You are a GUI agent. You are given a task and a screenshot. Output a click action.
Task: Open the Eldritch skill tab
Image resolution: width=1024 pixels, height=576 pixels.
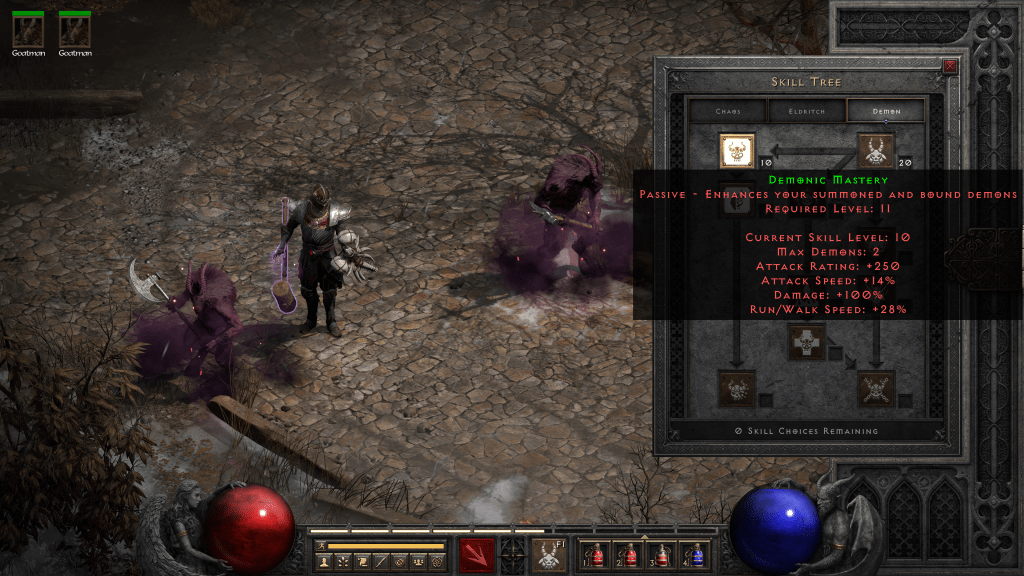[806, 112]
